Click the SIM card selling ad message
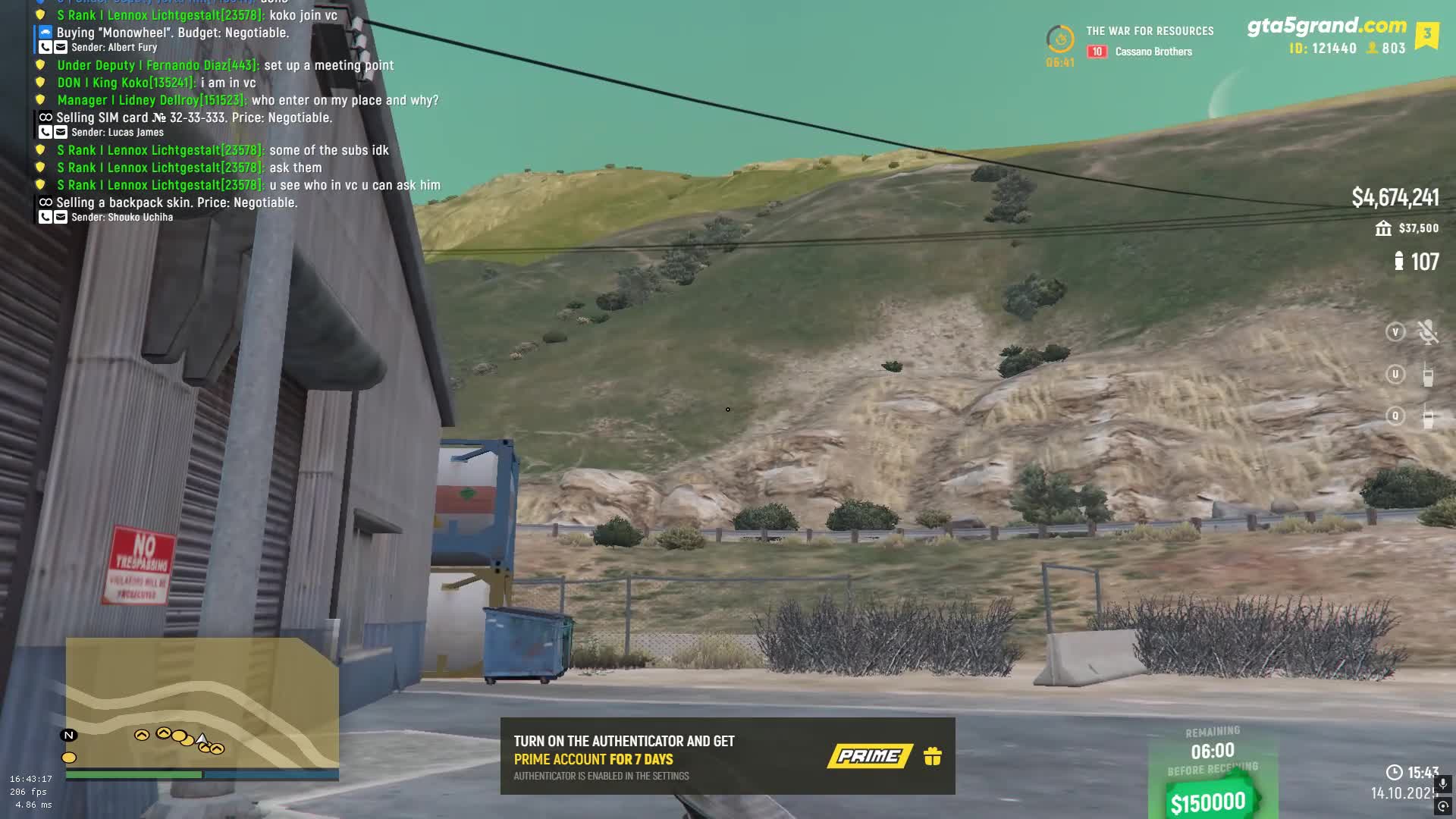Screen dimensions: 1456x819 194,118
